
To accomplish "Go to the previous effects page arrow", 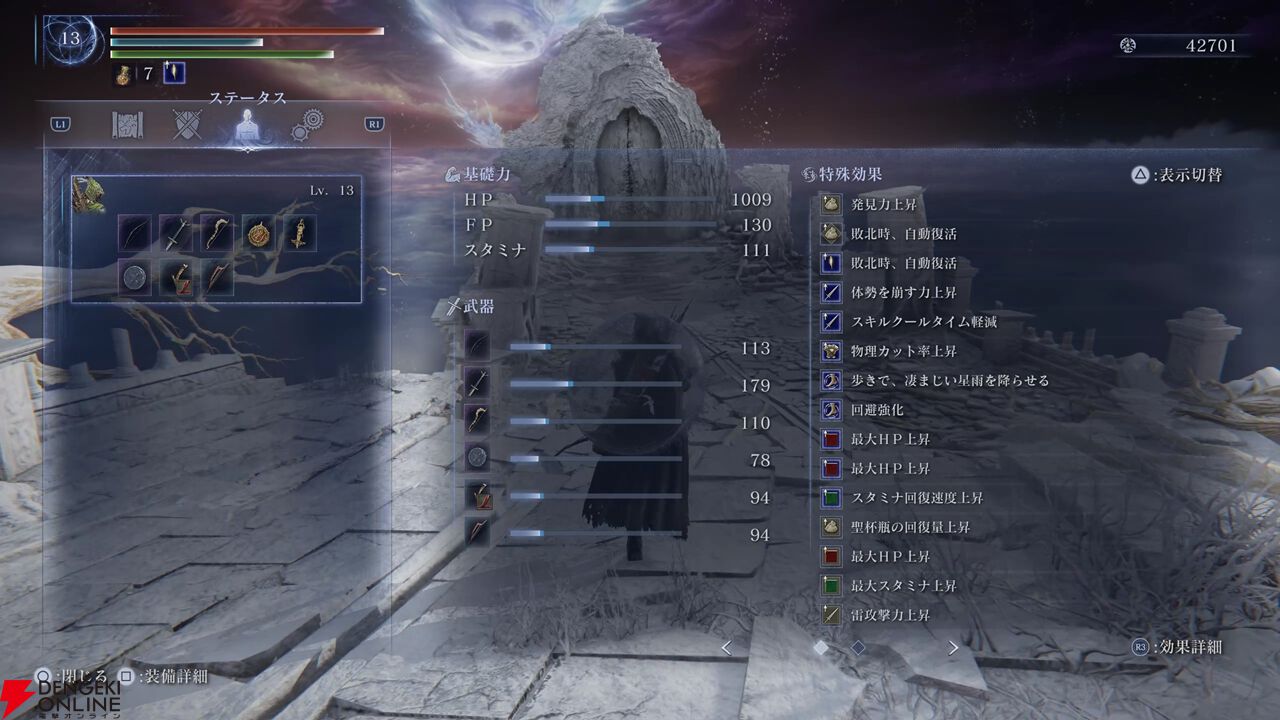I will pos(726,648).
